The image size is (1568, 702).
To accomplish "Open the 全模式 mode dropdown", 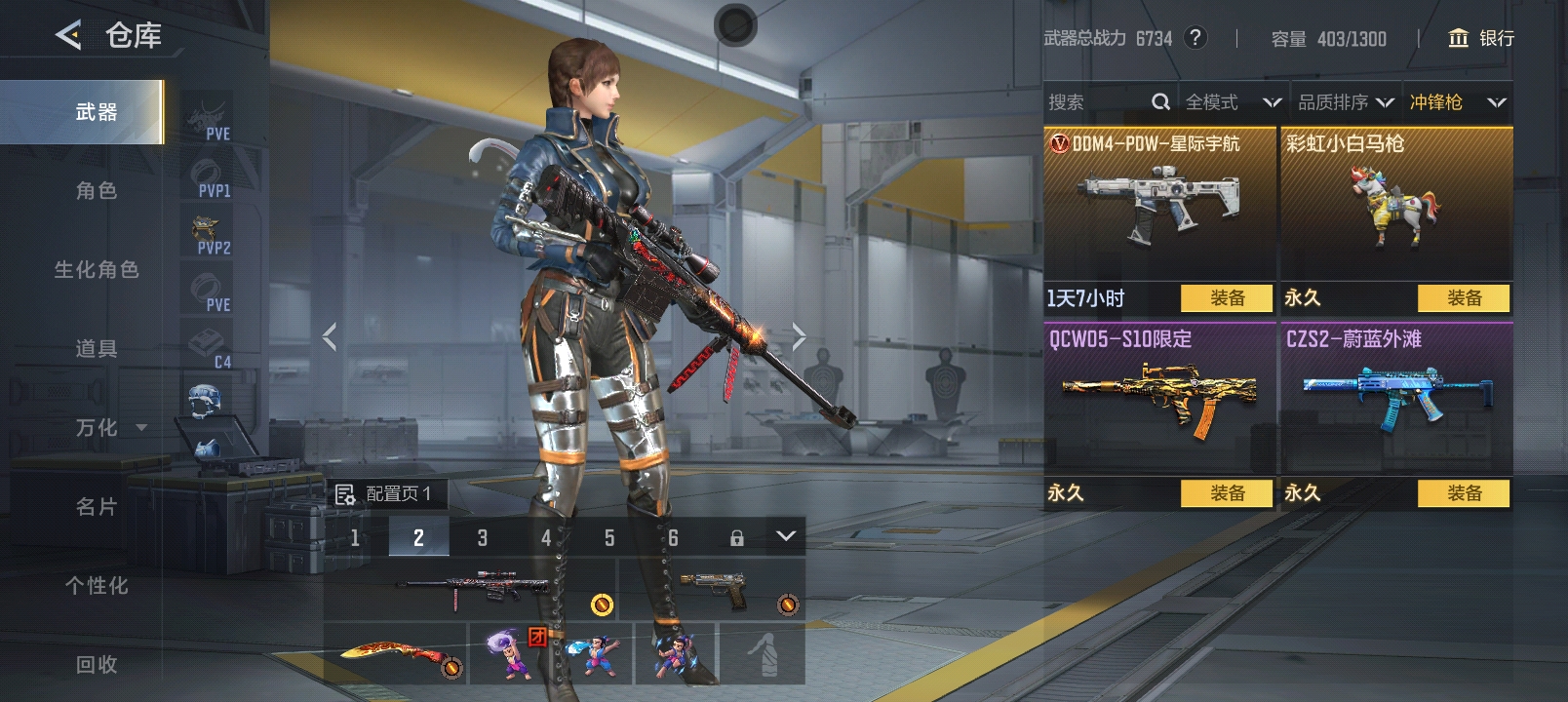I will 1233,102.
